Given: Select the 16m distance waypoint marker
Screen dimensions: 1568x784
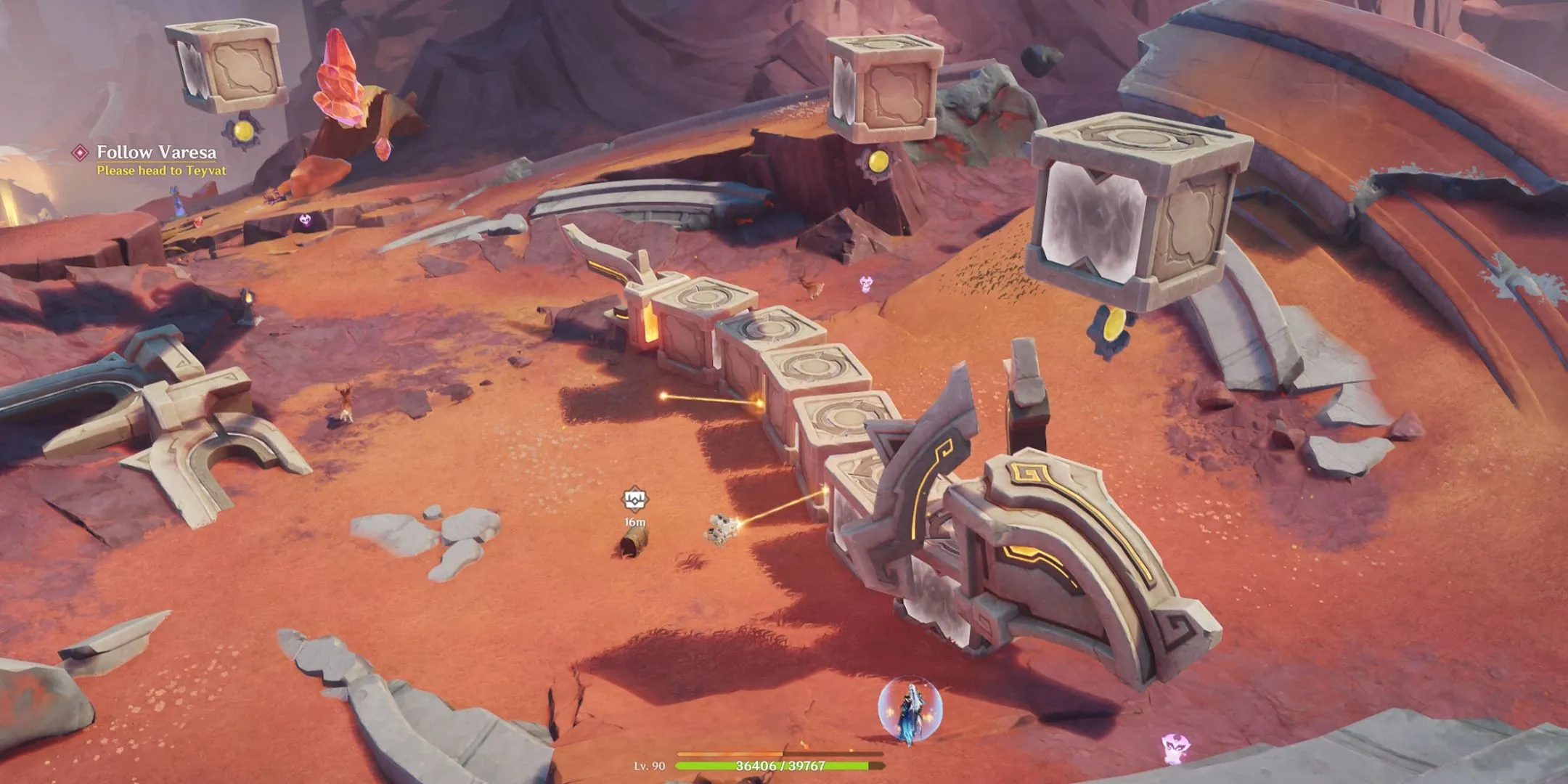Looking at the screenshot, I should click(x=634, y=500).
